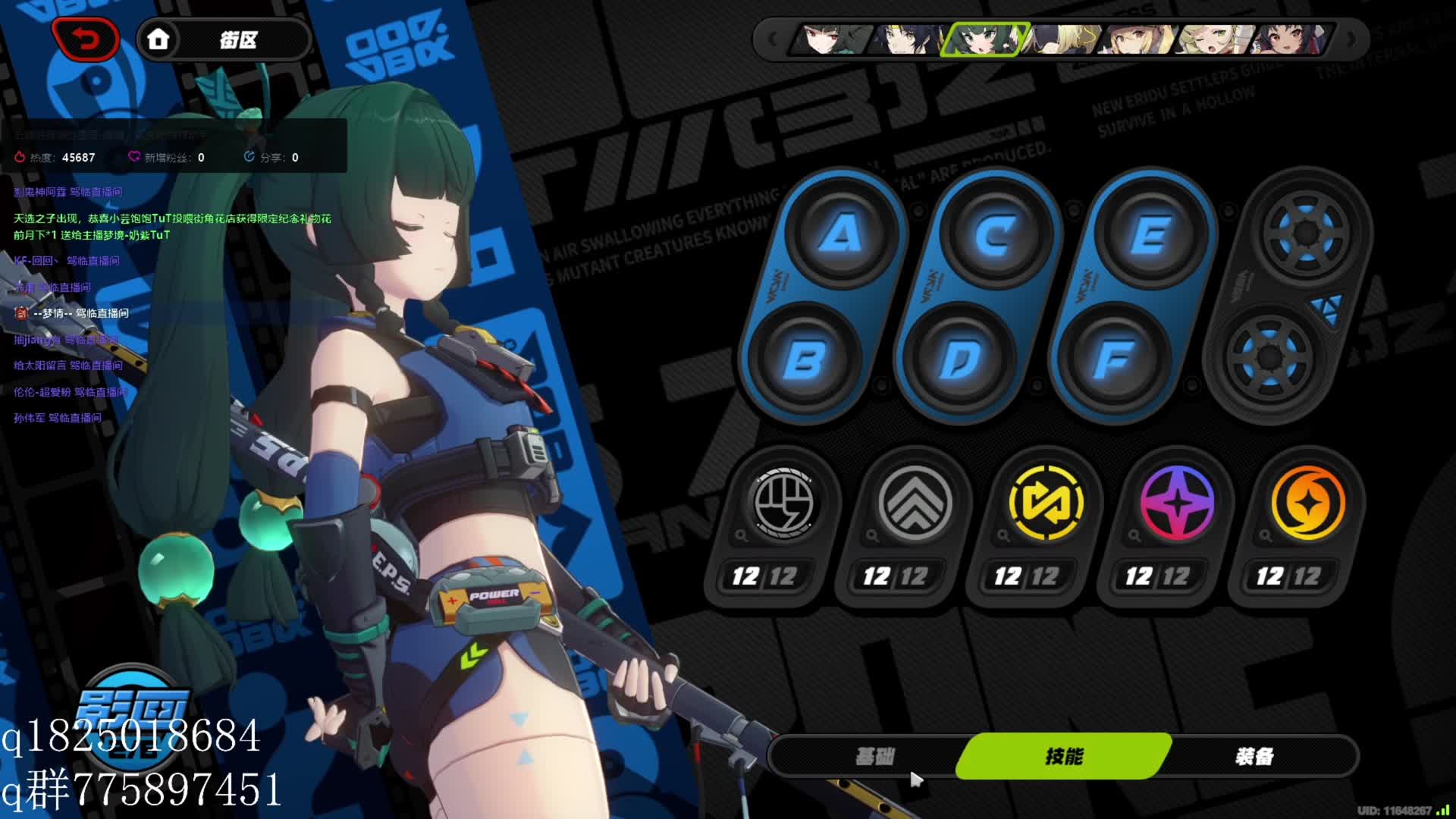This screenshot has width=1456, height=819.
Task: Select core skill node A
Action: click(x=841, y=234)
